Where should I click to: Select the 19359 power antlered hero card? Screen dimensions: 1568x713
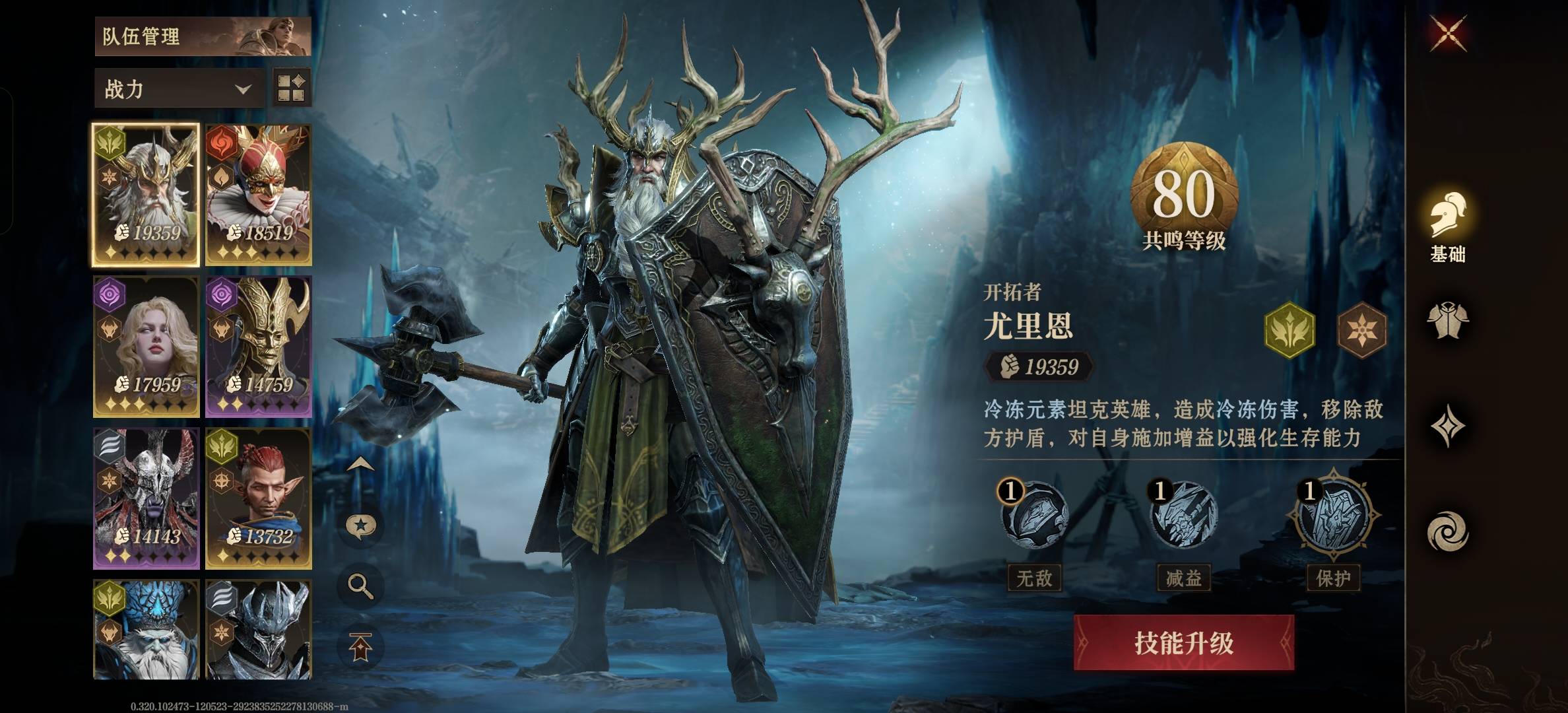[146, 194]
